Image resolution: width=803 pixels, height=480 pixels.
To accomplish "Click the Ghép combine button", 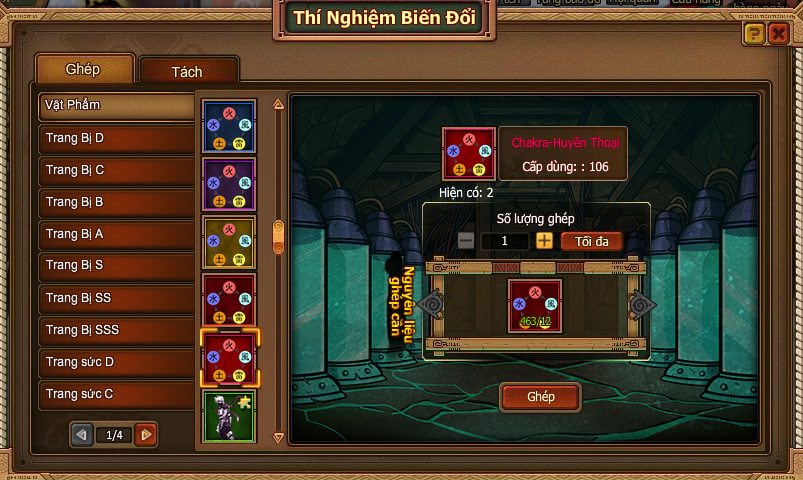I will (x=540, y=397).
